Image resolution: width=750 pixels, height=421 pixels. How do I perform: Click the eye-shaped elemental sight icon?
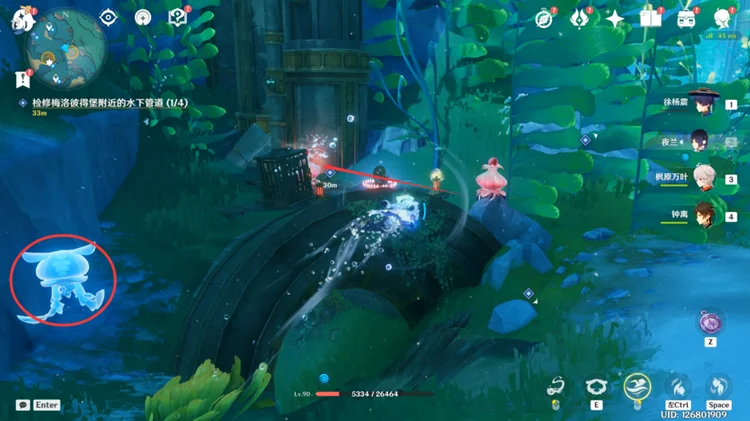click(108, 17)
